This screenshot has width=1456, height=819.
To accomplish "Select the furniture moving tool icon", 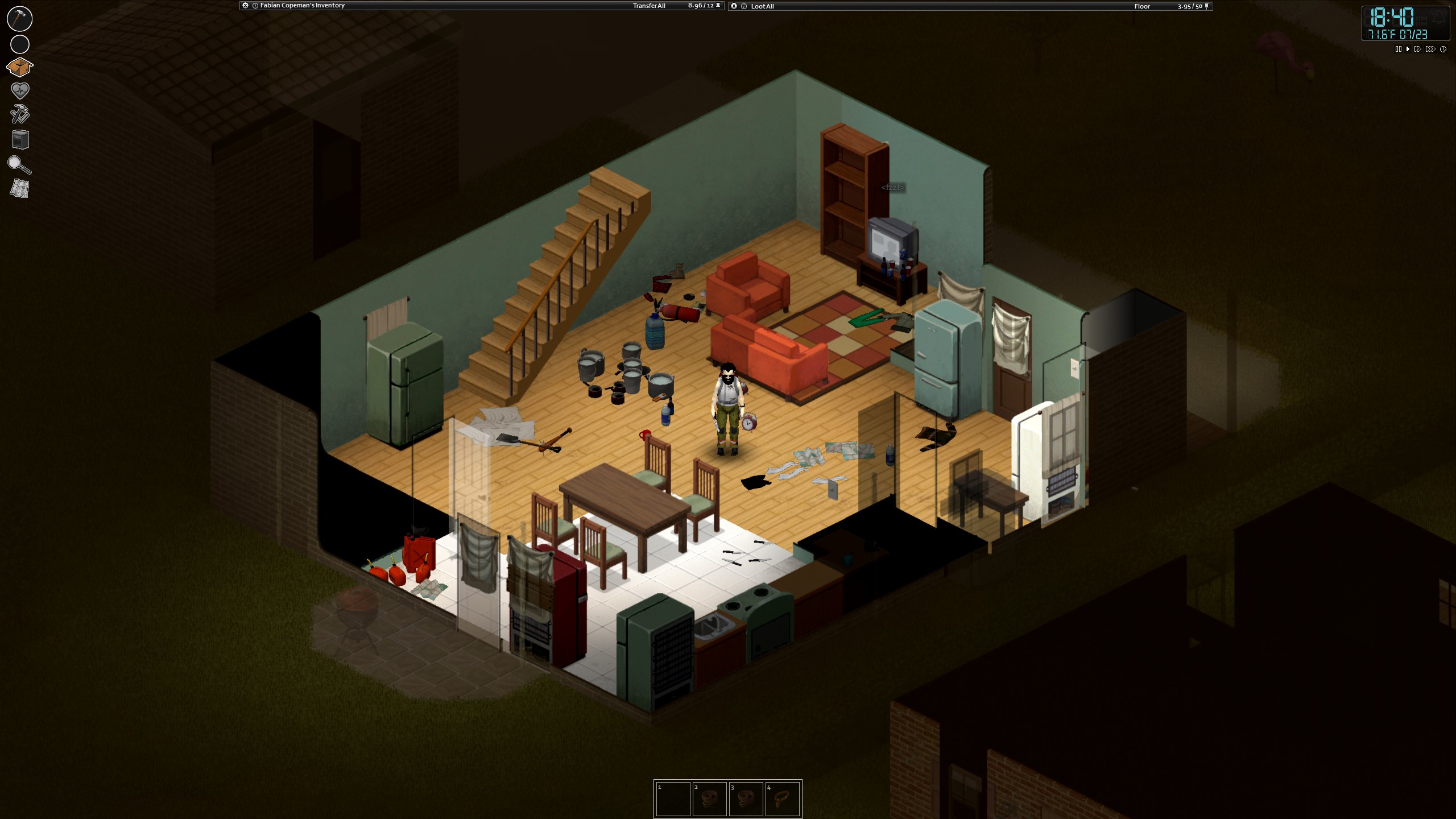I will 19,140.
